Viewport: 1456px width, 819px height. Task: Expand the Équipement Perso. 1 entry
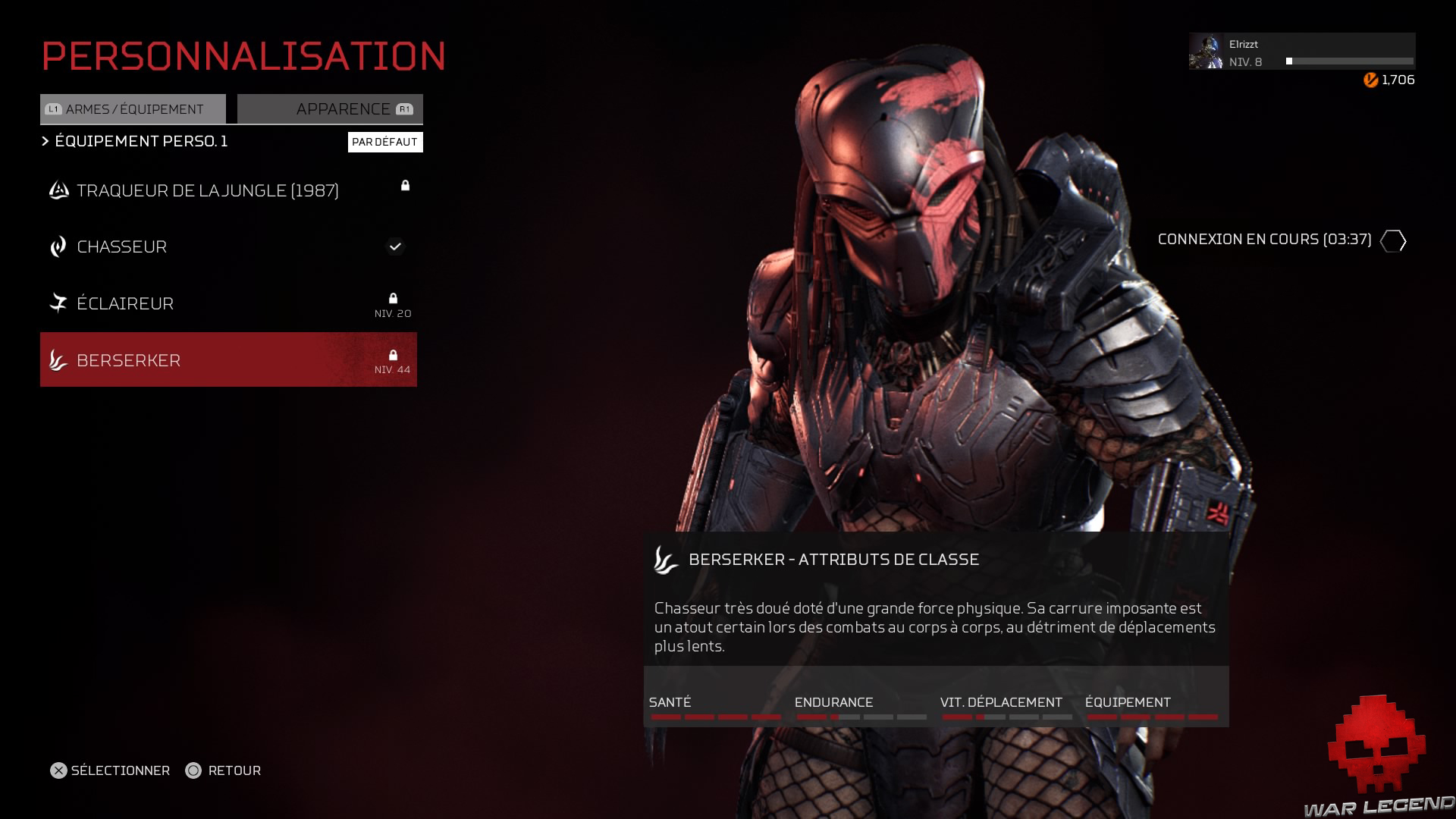140,141
